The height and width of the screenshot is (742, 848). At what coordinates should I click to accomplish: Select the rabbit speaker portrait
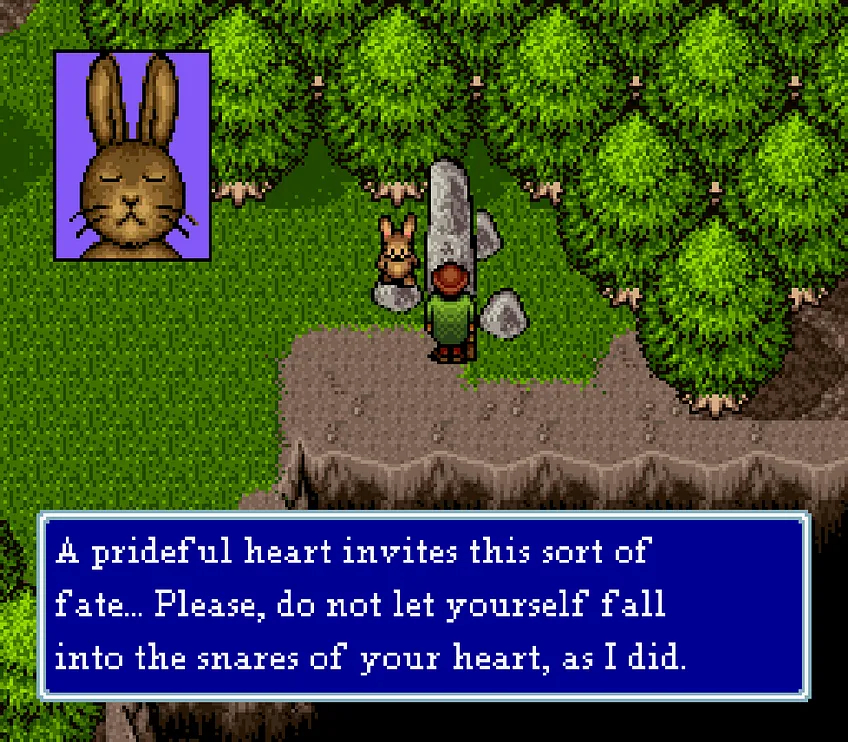[x=132, y=155]
